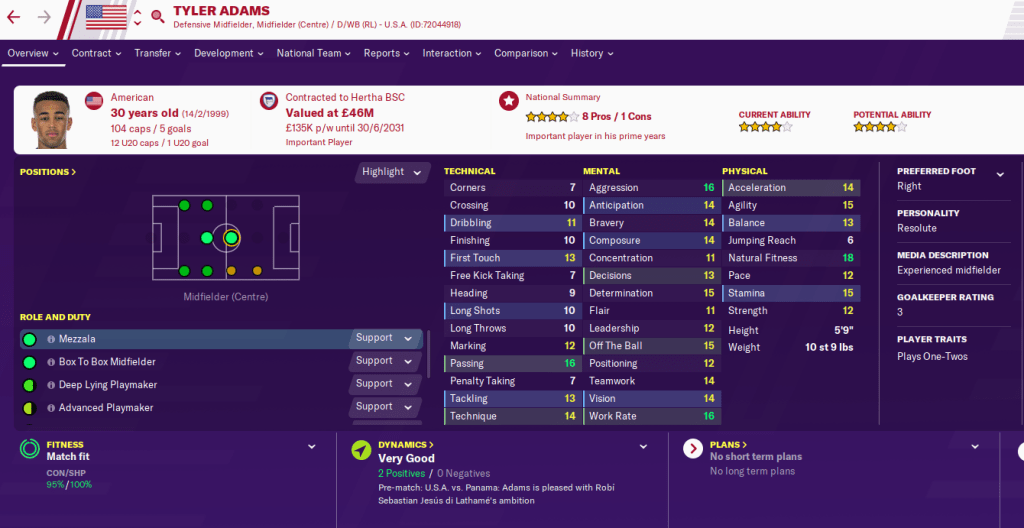Open the Overview tab dropdown
This screenshot has width=1024, height=528.
33,53
